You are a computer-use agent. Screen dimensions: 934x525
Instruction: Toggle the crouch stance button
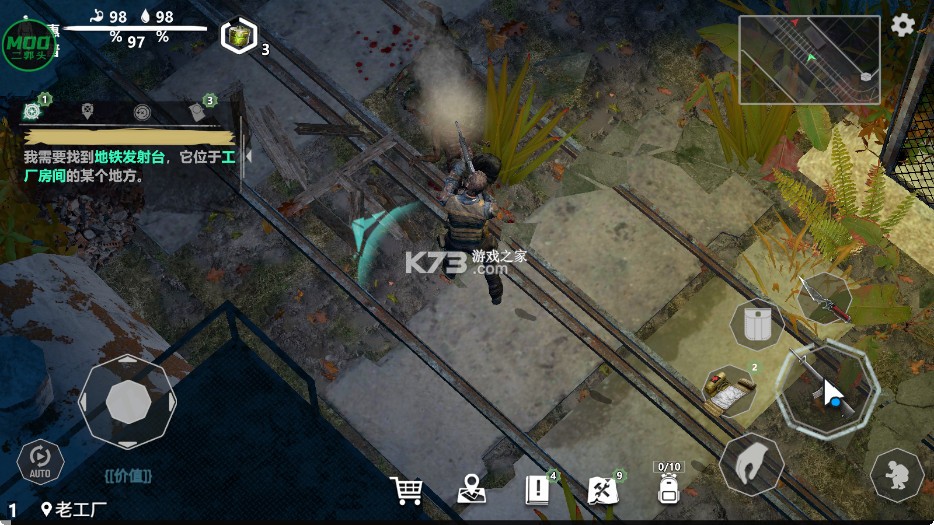click(896, 474)
